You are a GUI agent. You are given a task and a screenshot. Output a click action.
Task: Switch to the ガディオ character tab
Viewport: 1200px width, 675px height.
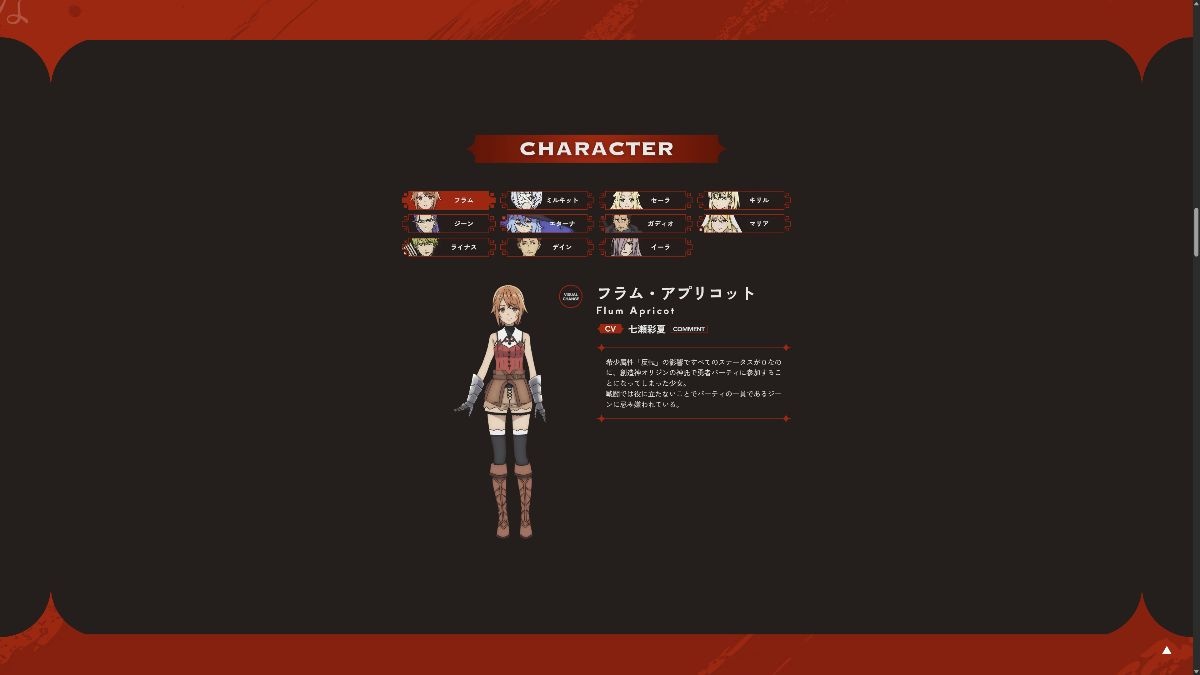pos(645,223)
